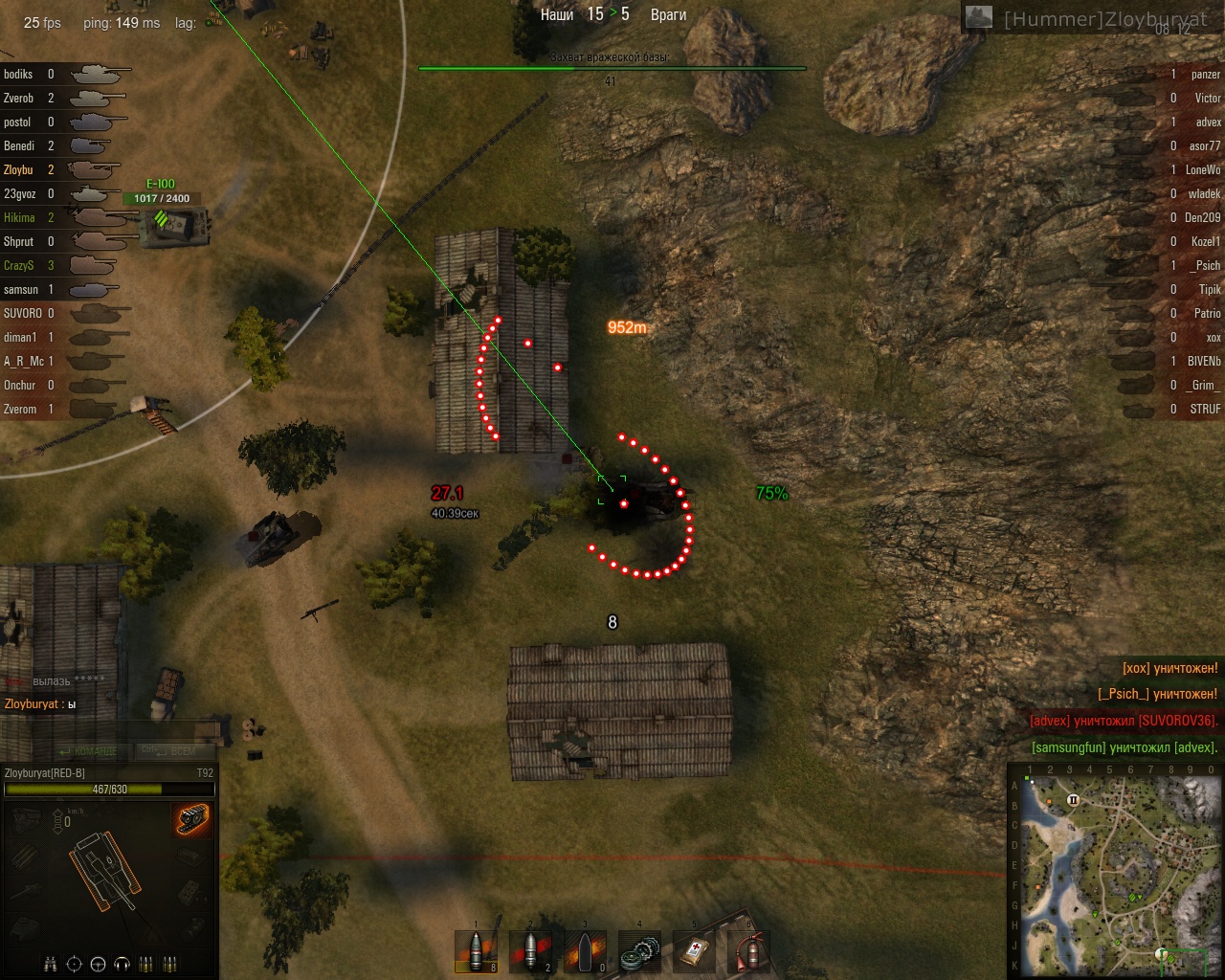The width and height of the screenshot is (1225, 980).
Task: Select the radio operator headphones crew icon
Action: click(122, 964)
